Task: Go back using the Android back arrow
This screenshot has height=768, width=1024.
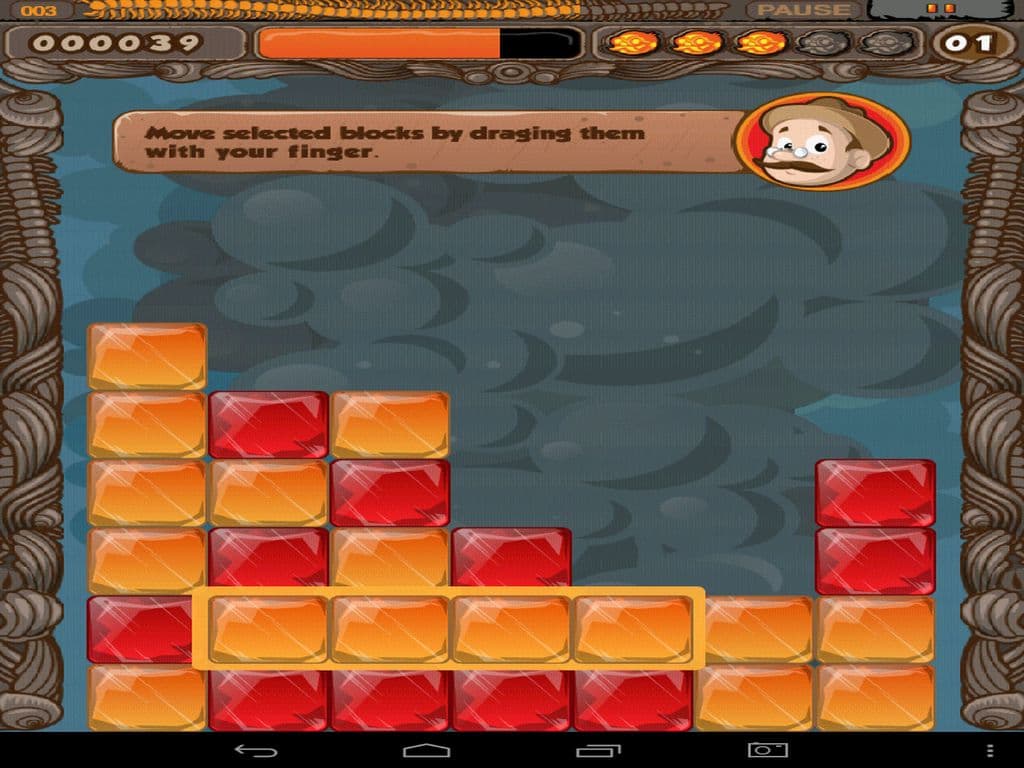Action: coord(255,750)
